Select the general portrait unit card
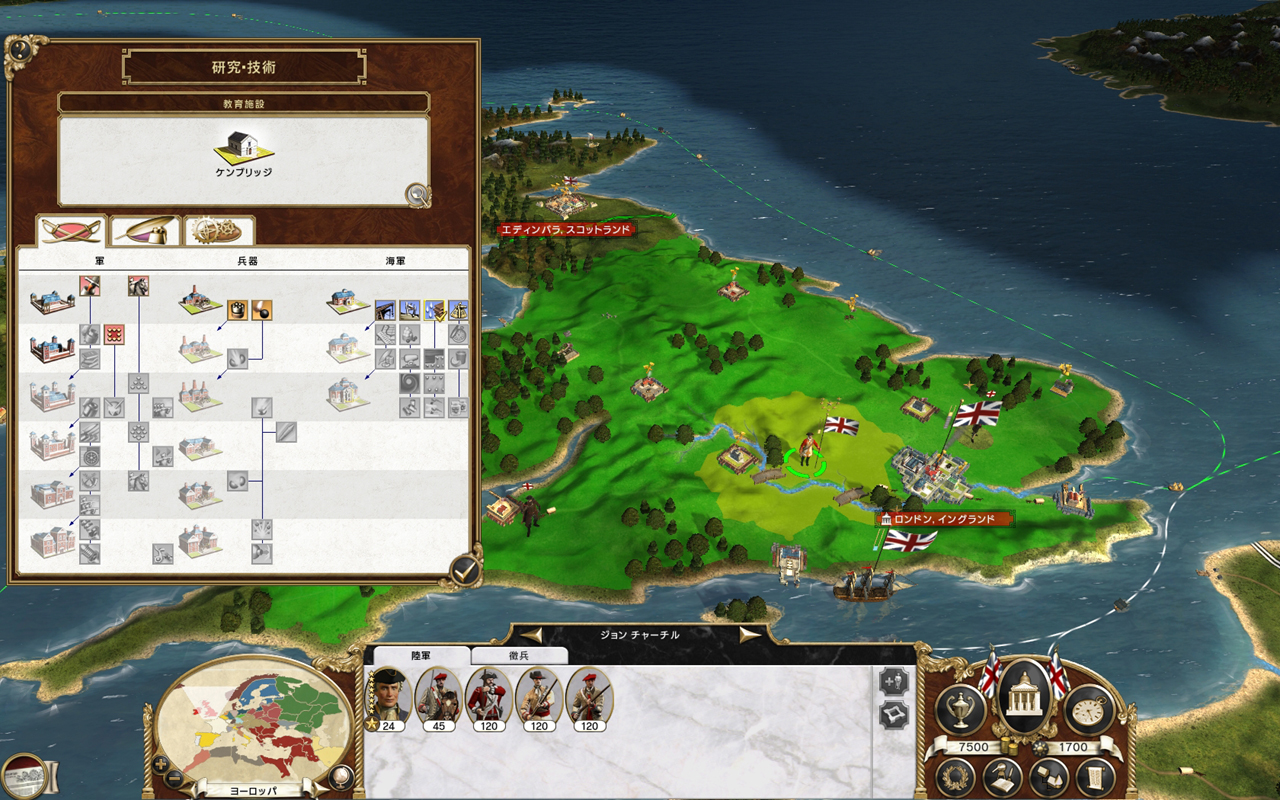1280x800 pixels. click(388, 696)
